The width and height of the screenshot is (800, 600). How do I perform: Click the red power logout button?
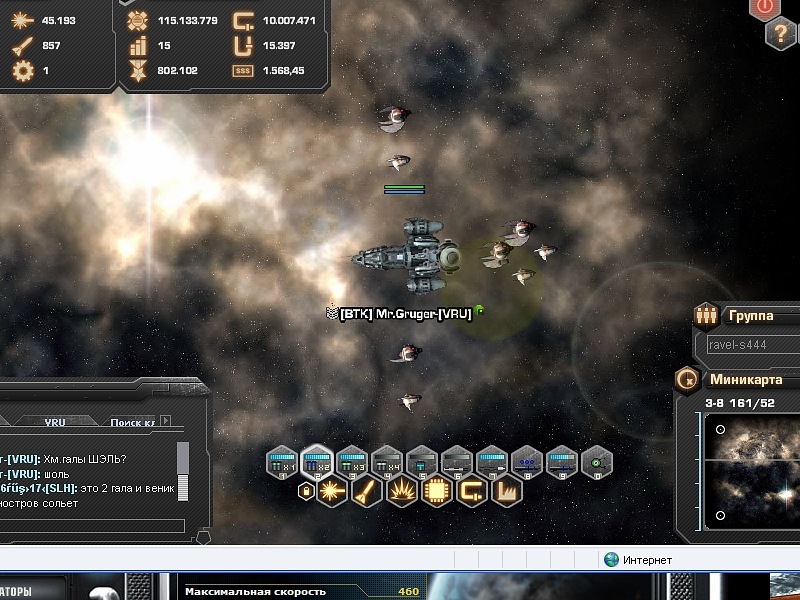coord(766,7)
